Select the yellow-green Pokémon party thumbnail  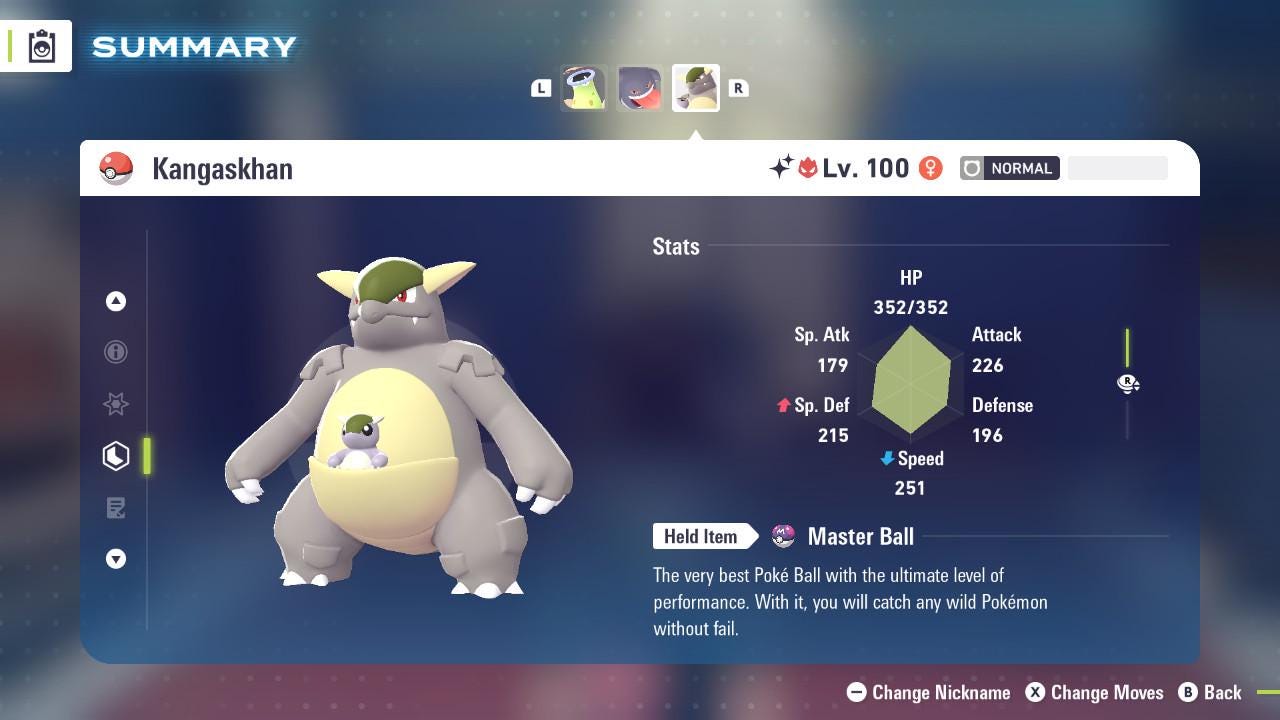click(584, 88)
